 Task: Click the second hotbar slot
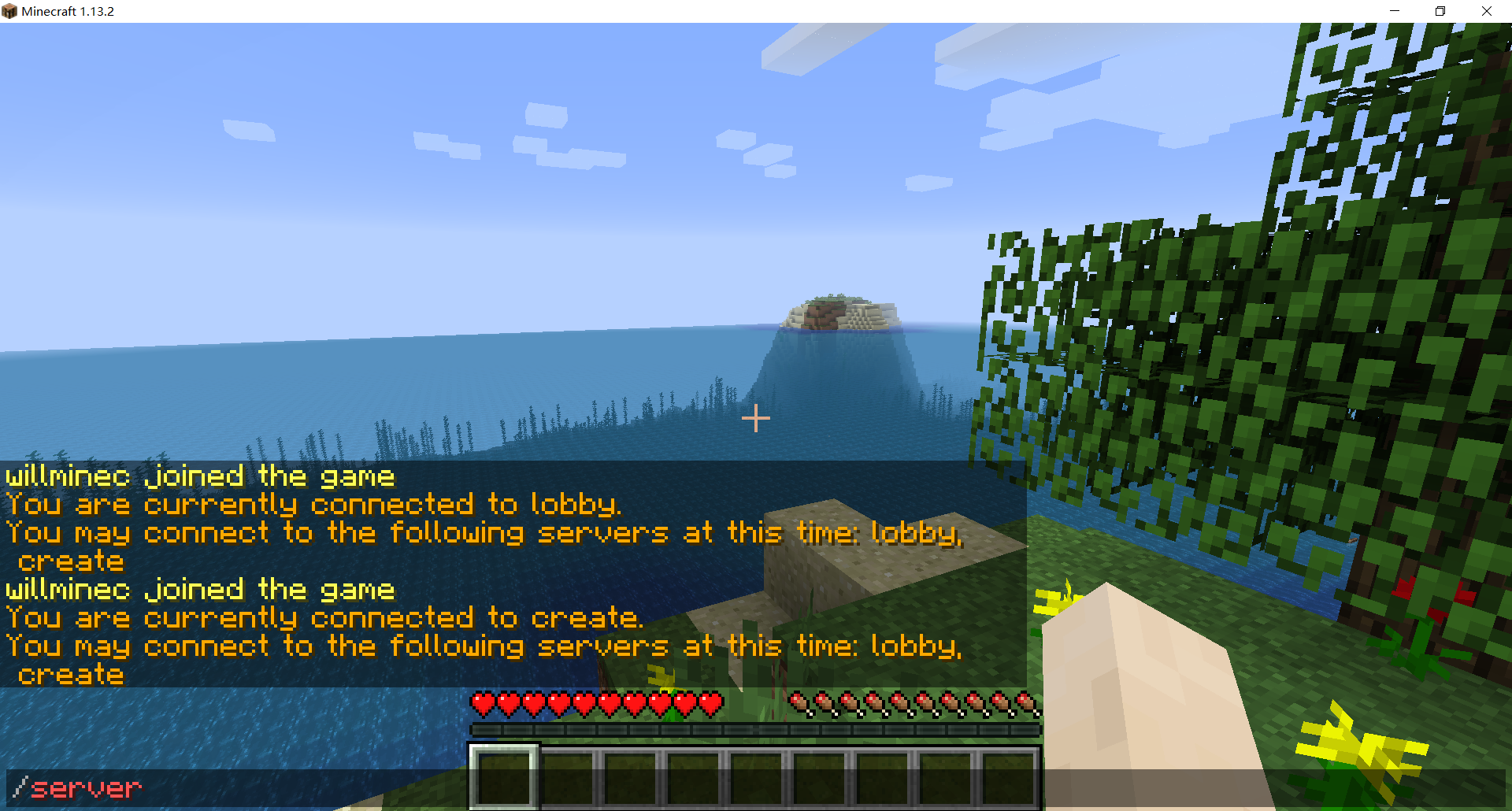tap(568, 778)
